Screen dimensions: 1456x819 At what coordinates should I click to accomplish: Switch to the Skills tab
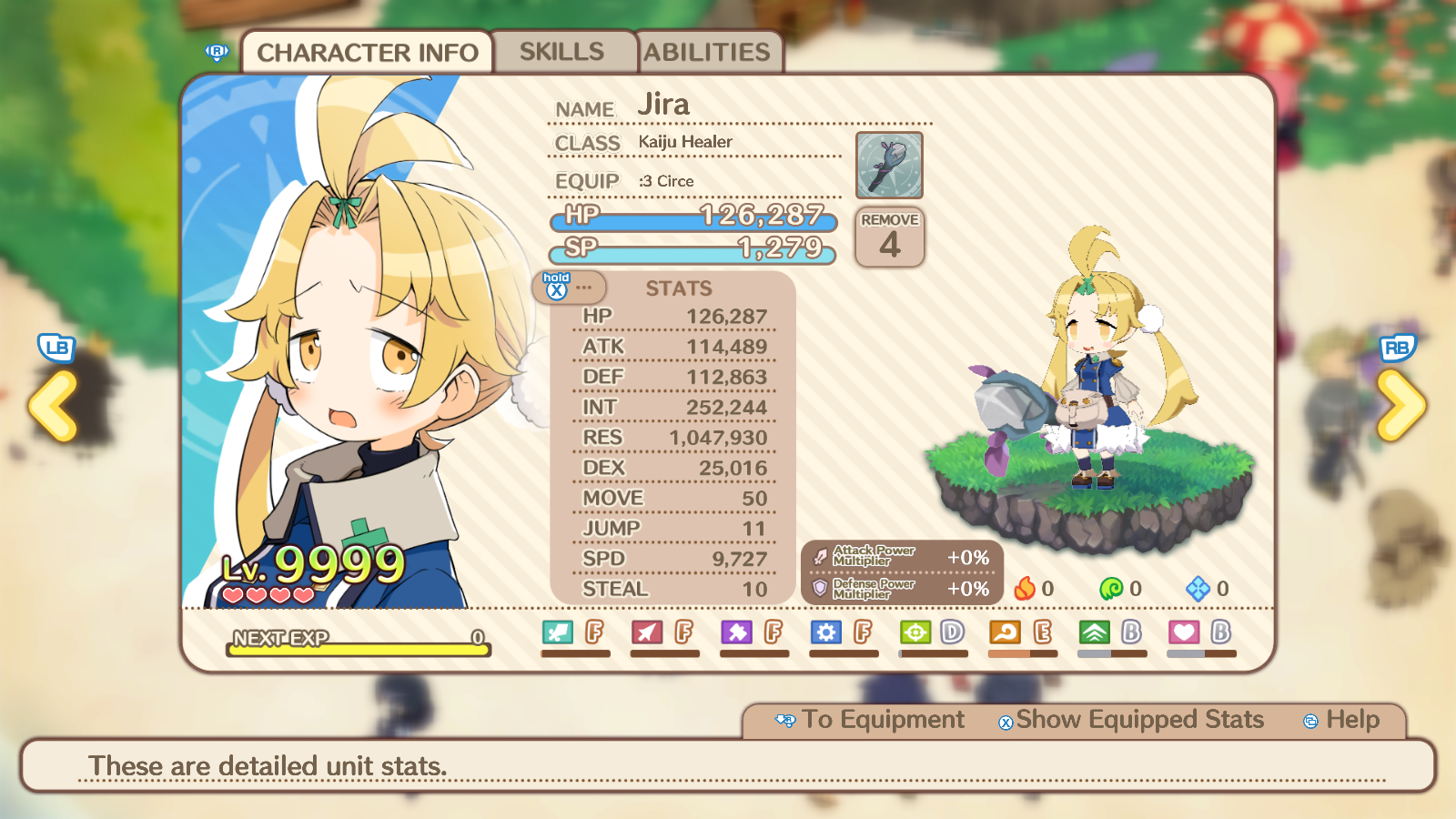[x=561, y=52]
